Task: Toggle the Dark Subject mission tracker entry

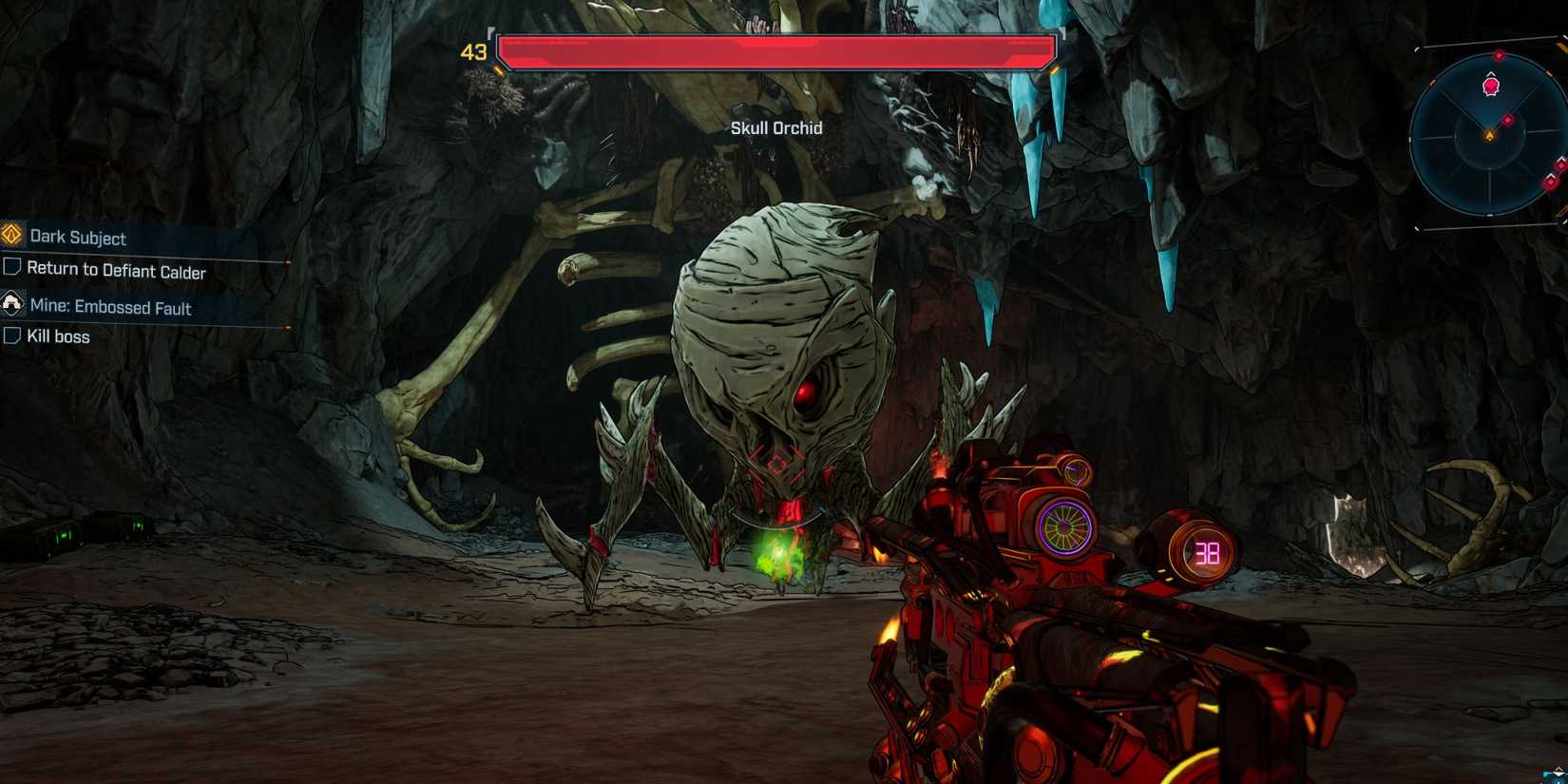Action: [x=76, y=238]
